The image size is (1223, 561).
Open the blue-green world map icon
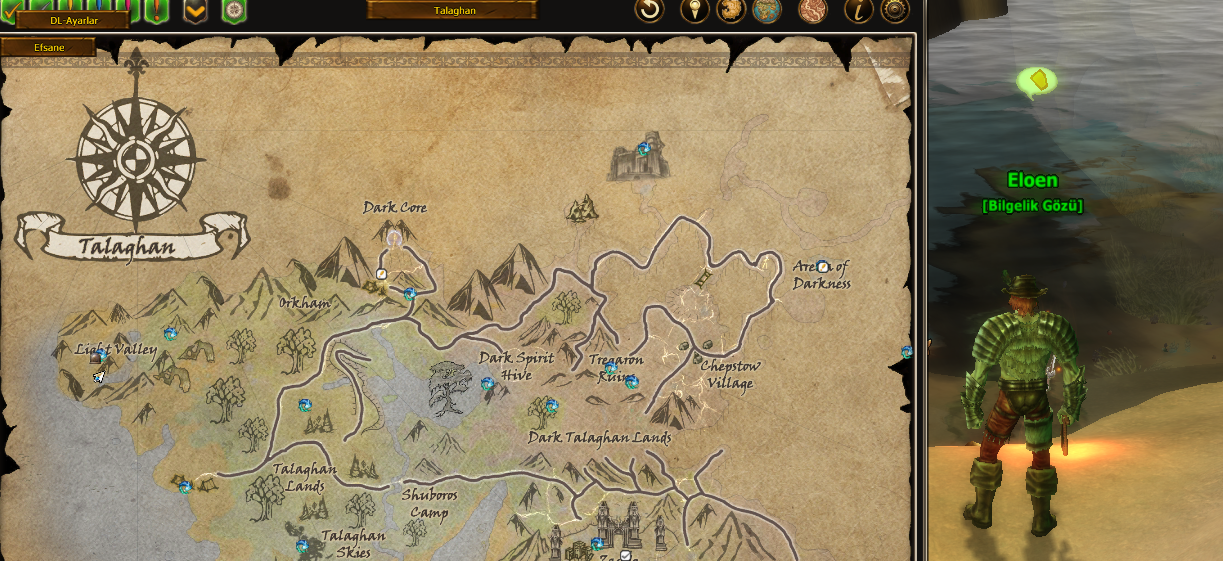tap(767, 10)
